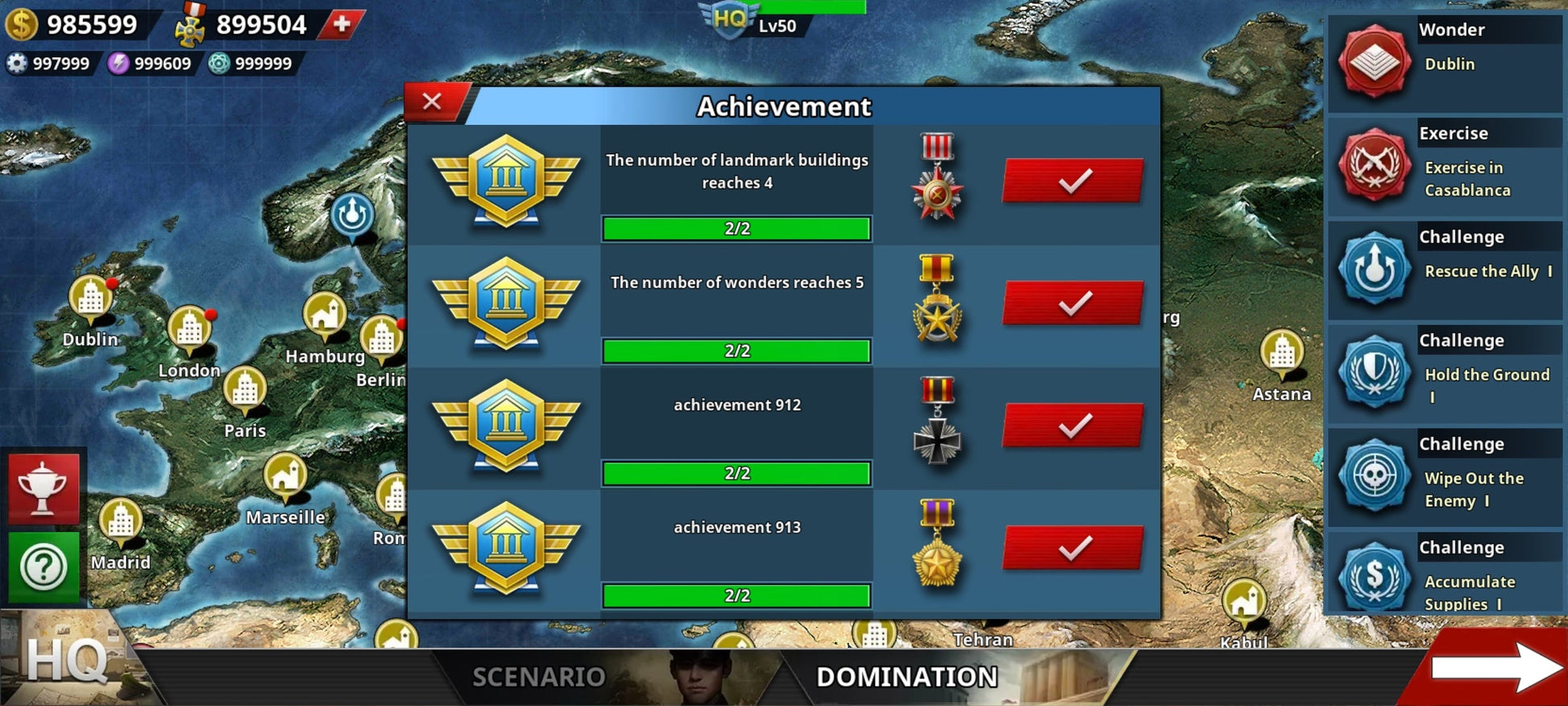Add more medals with the plus button
1568x706 pixels.
[342, 24]
